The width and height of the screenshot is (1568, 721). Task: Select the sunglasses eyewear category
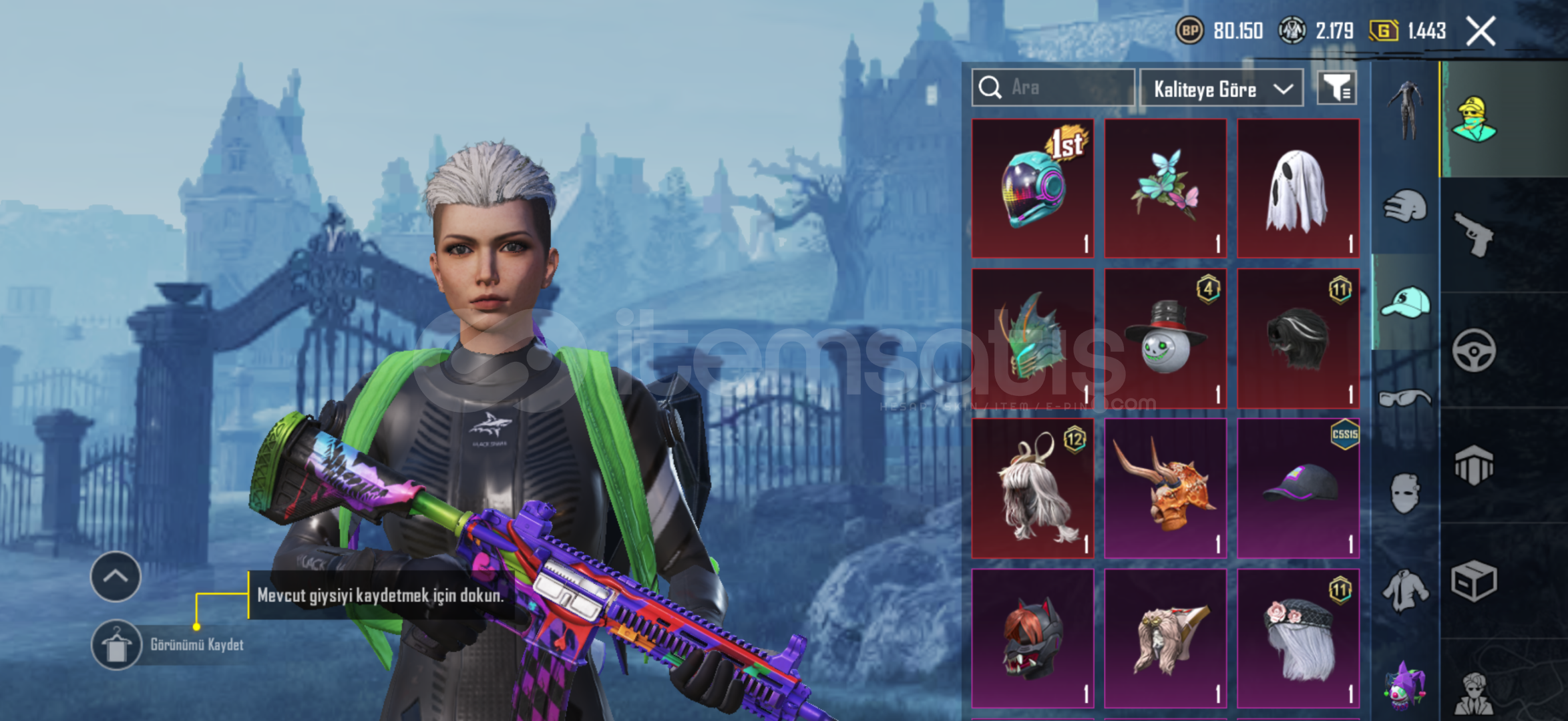tap(1405, 399)
